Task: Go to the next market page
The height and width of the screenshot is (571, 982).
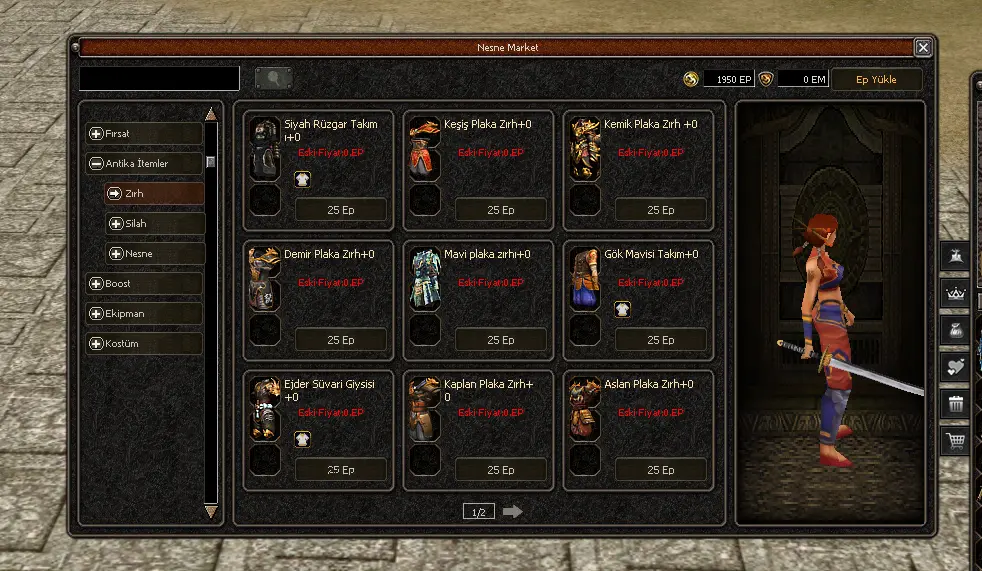Action: click(513, 512)
